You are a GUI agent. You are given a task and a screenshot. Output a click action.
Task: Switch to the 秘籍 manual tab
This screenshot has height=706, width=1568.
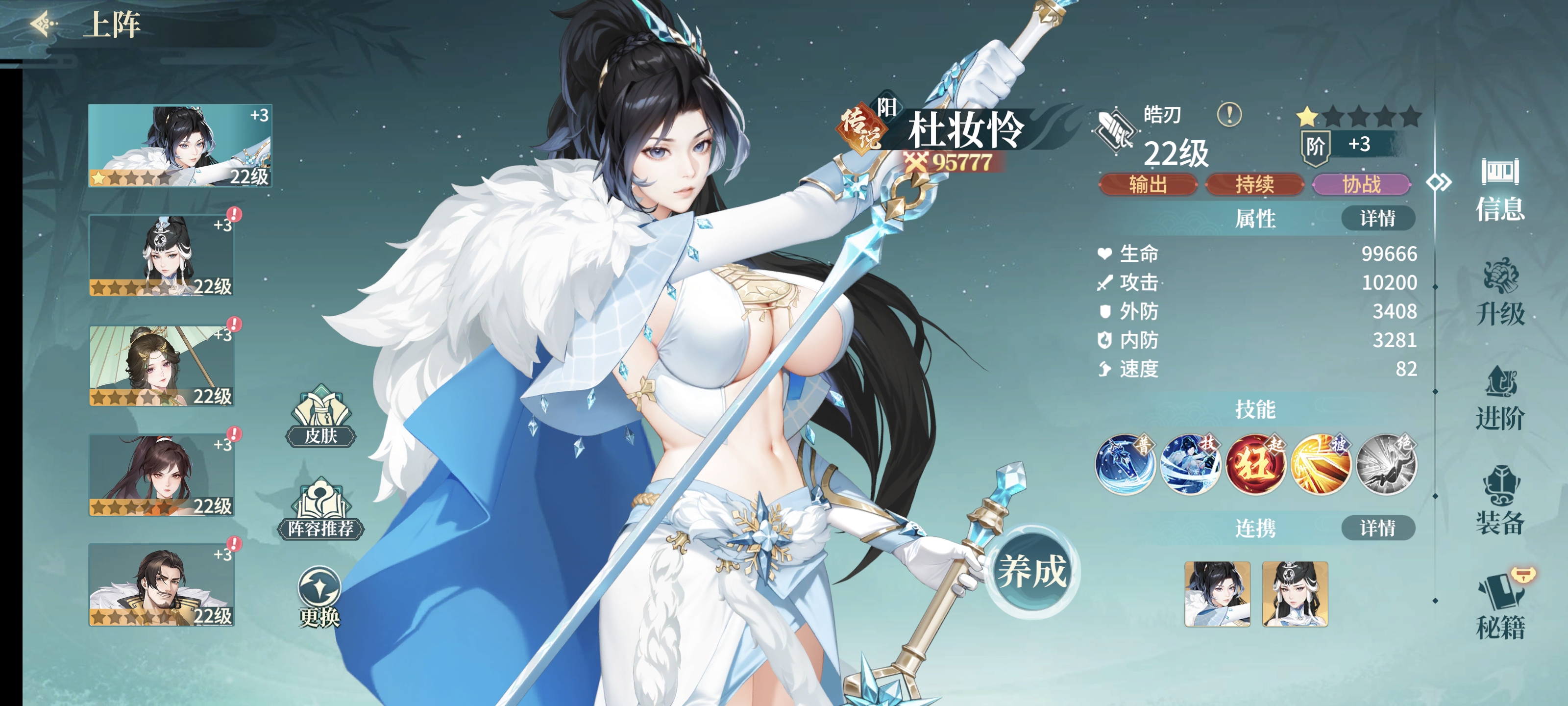pos(1500,606)
